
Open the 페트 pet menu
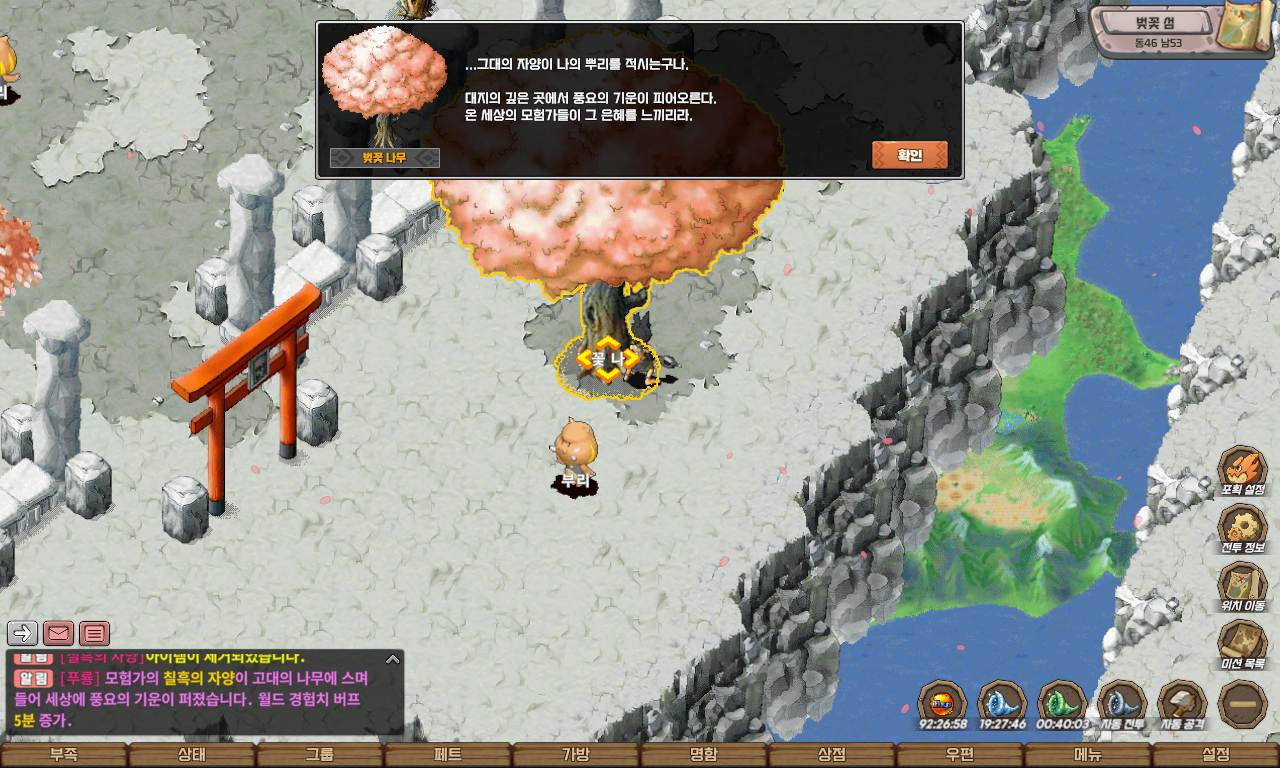click(x=448, y=755)
